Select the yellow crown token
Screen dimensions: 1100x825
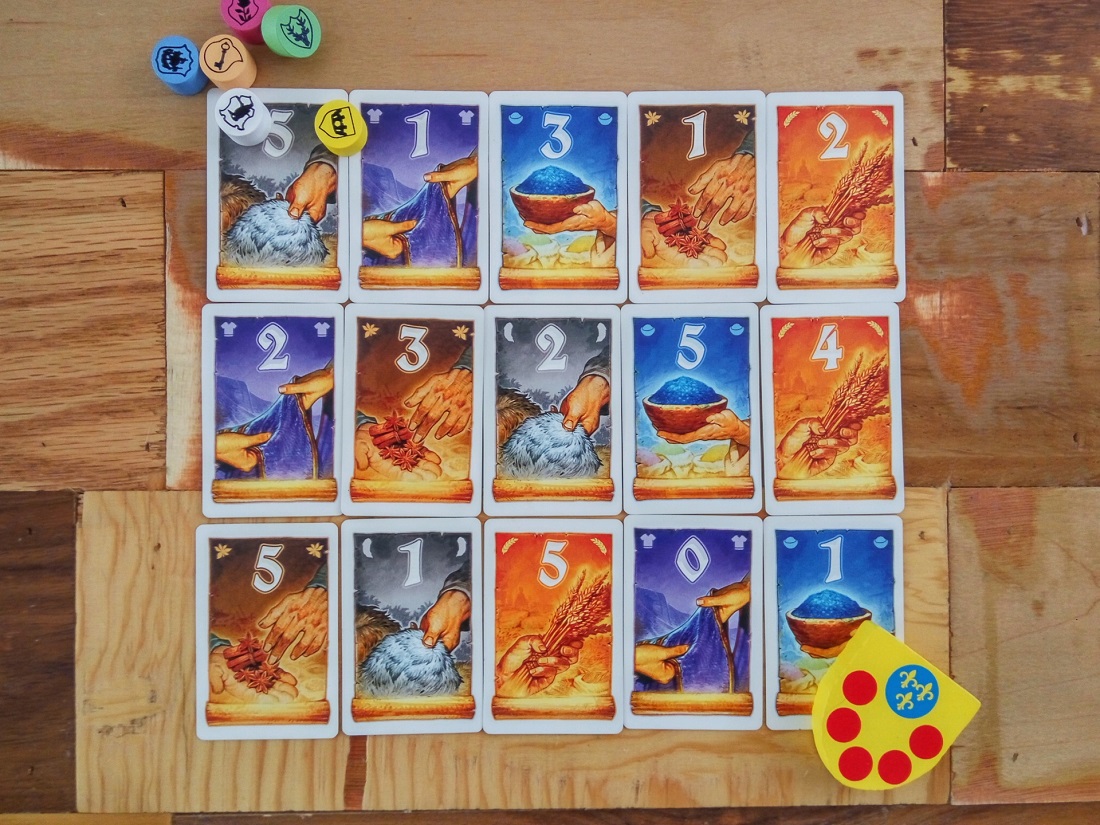tap(340, 126)
